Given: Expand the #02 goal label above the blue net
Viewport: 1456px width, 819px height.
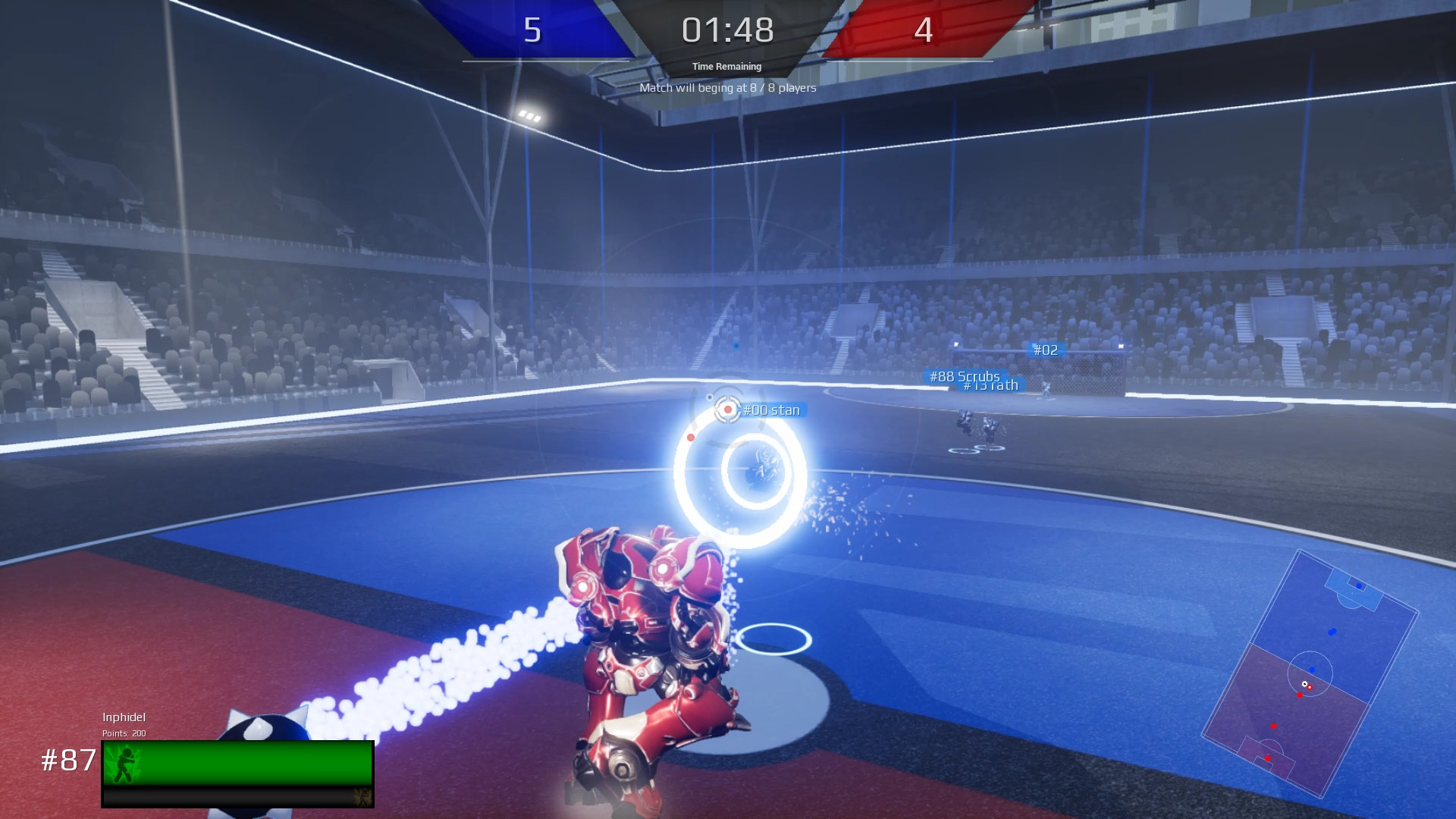Looking at the screenshot, I should click(x=1047, y=350).
